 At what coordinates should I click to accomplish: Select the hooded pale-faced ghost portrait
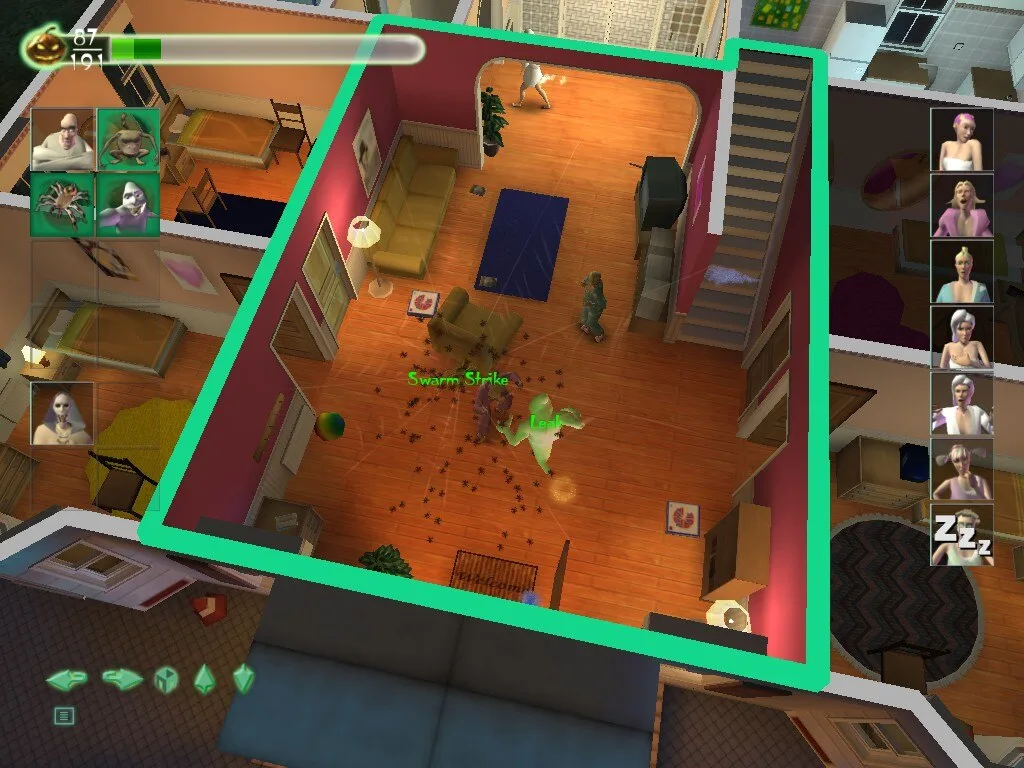click(62, 414)
